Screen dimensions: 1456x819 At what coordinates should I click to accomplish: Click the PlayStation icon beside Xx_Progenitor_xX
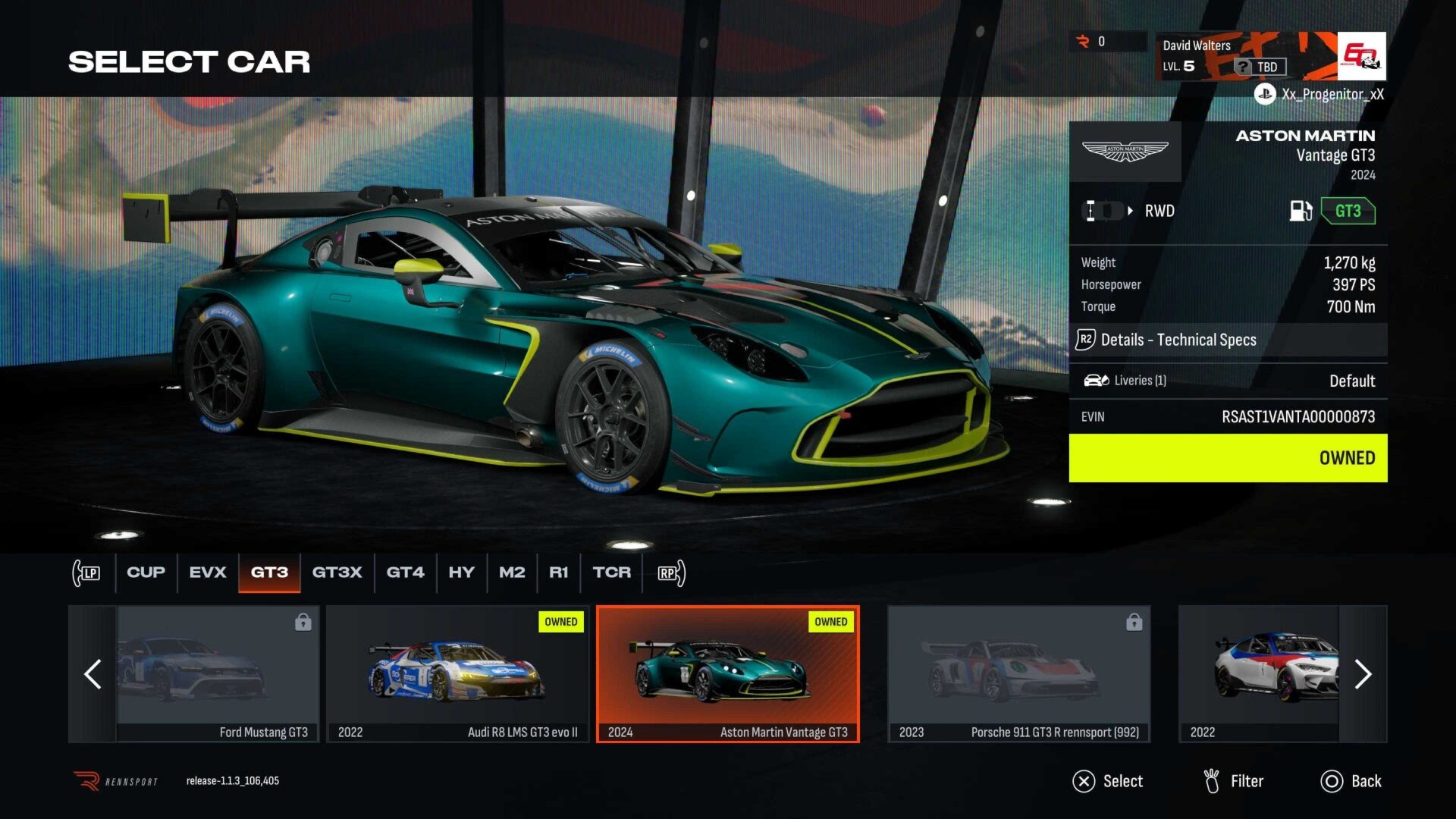point(1263,95)
